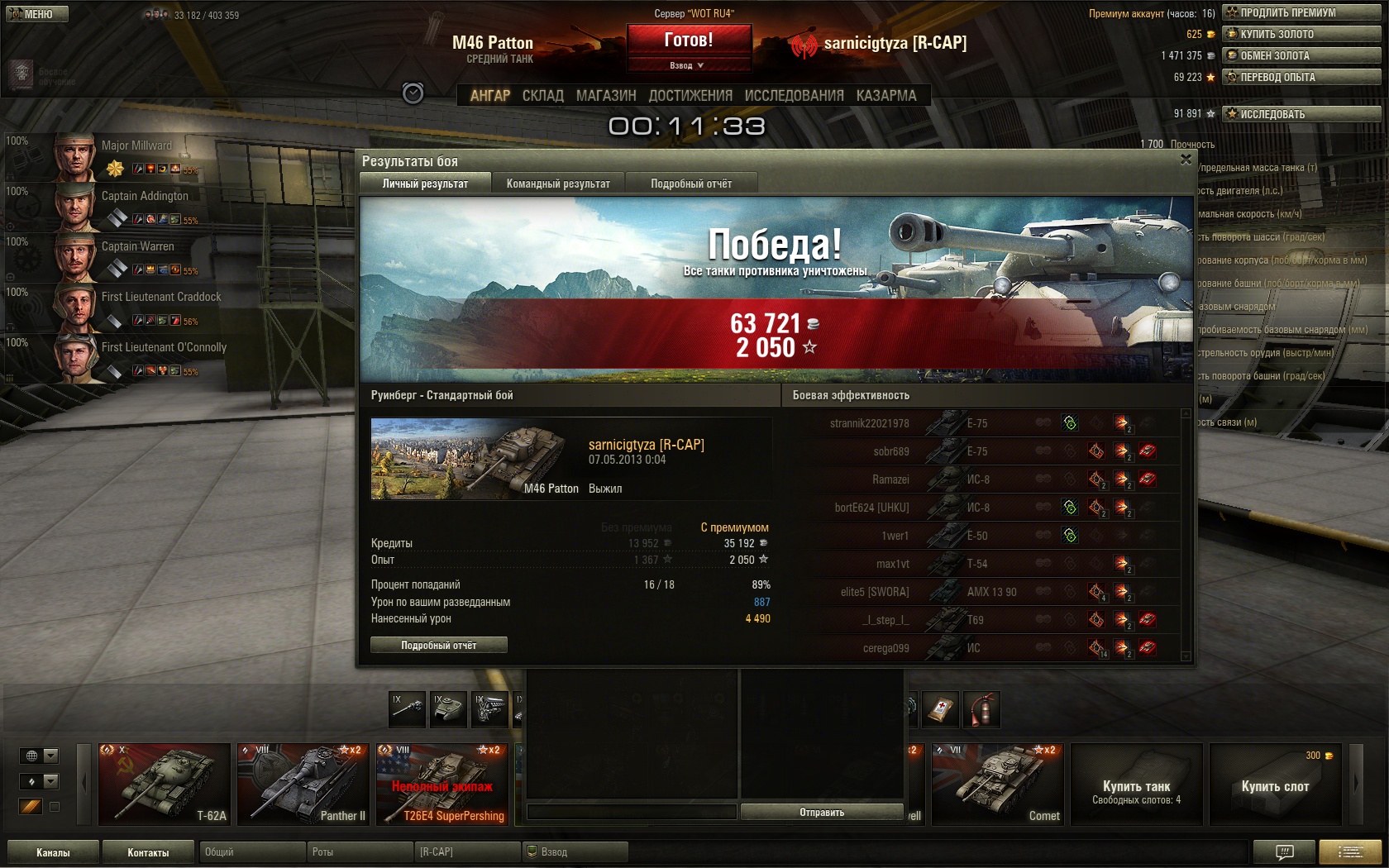Select the Panther II tank
This screenshot has height=868, width=1389.
pyautogui.click(x=303, y=785)
